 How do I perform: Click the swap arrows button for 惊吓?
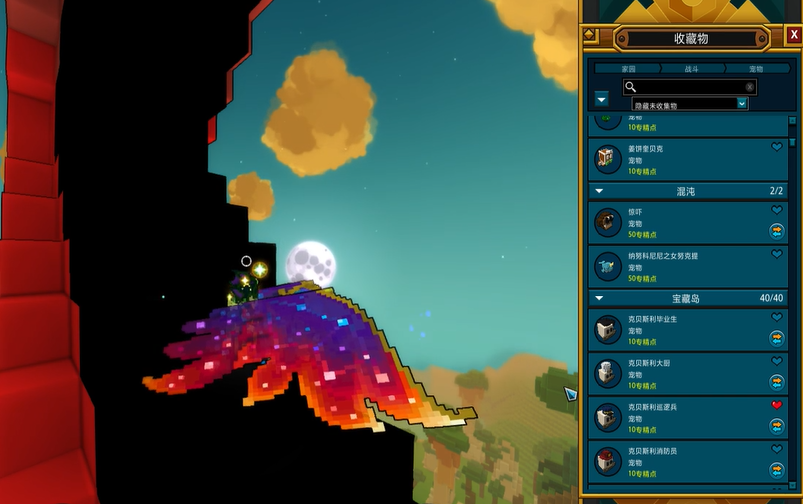[x=776, y=230]
